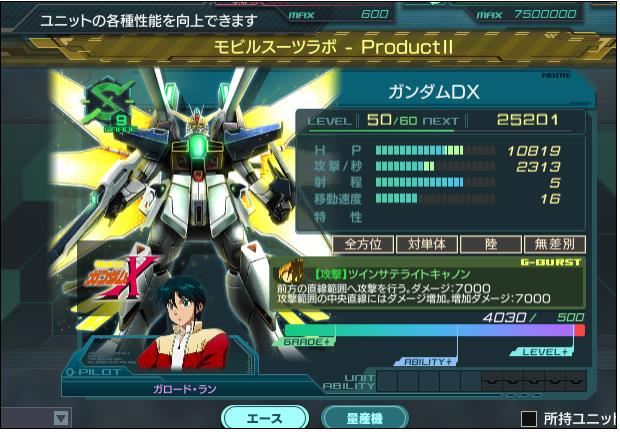Open the GRADE+ upgrade label
This screenshot has height=432, width=620.
307,342
